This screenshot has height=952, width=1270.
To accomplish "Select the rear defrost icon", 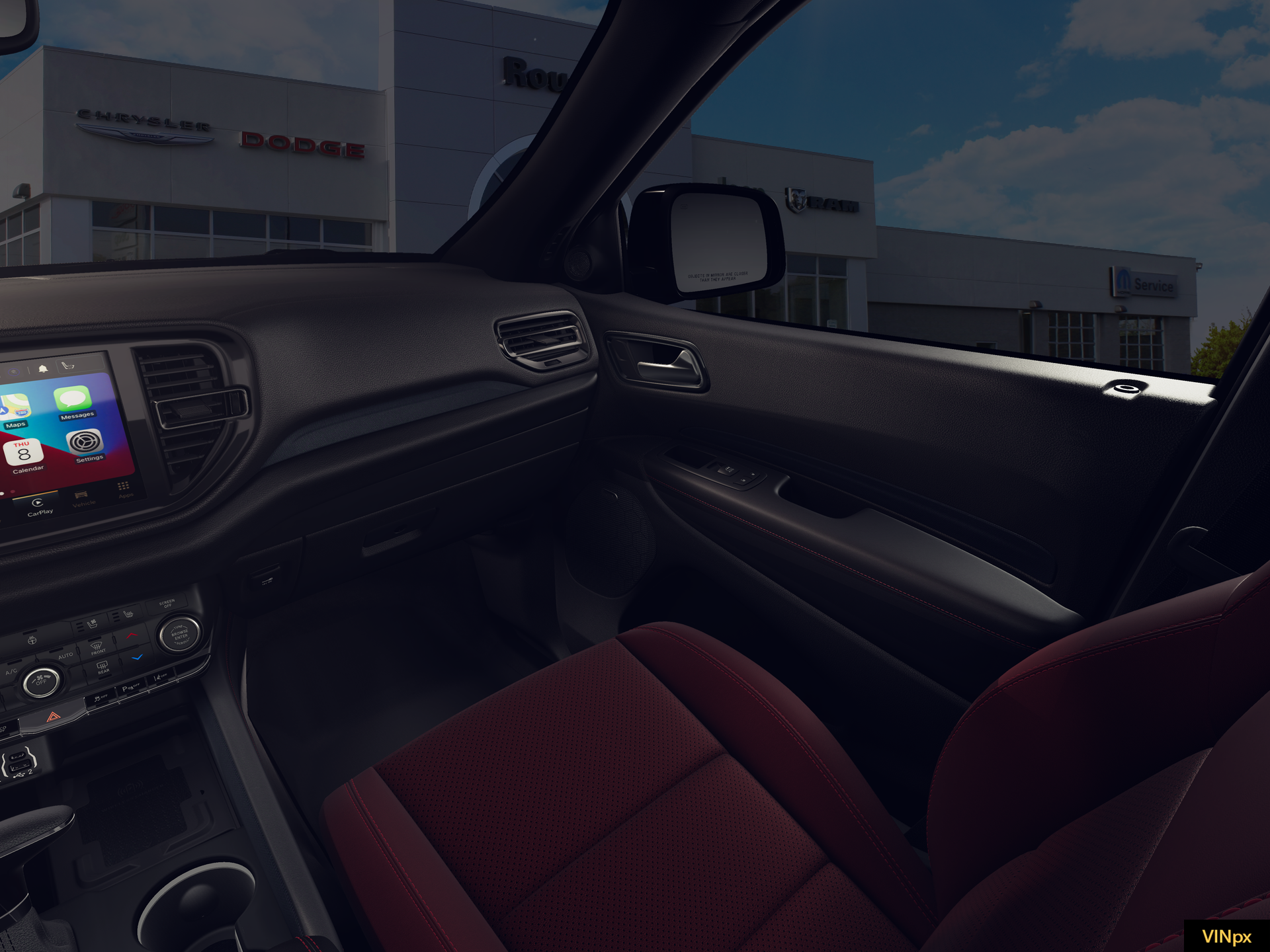I will click(x=103, y=667).
